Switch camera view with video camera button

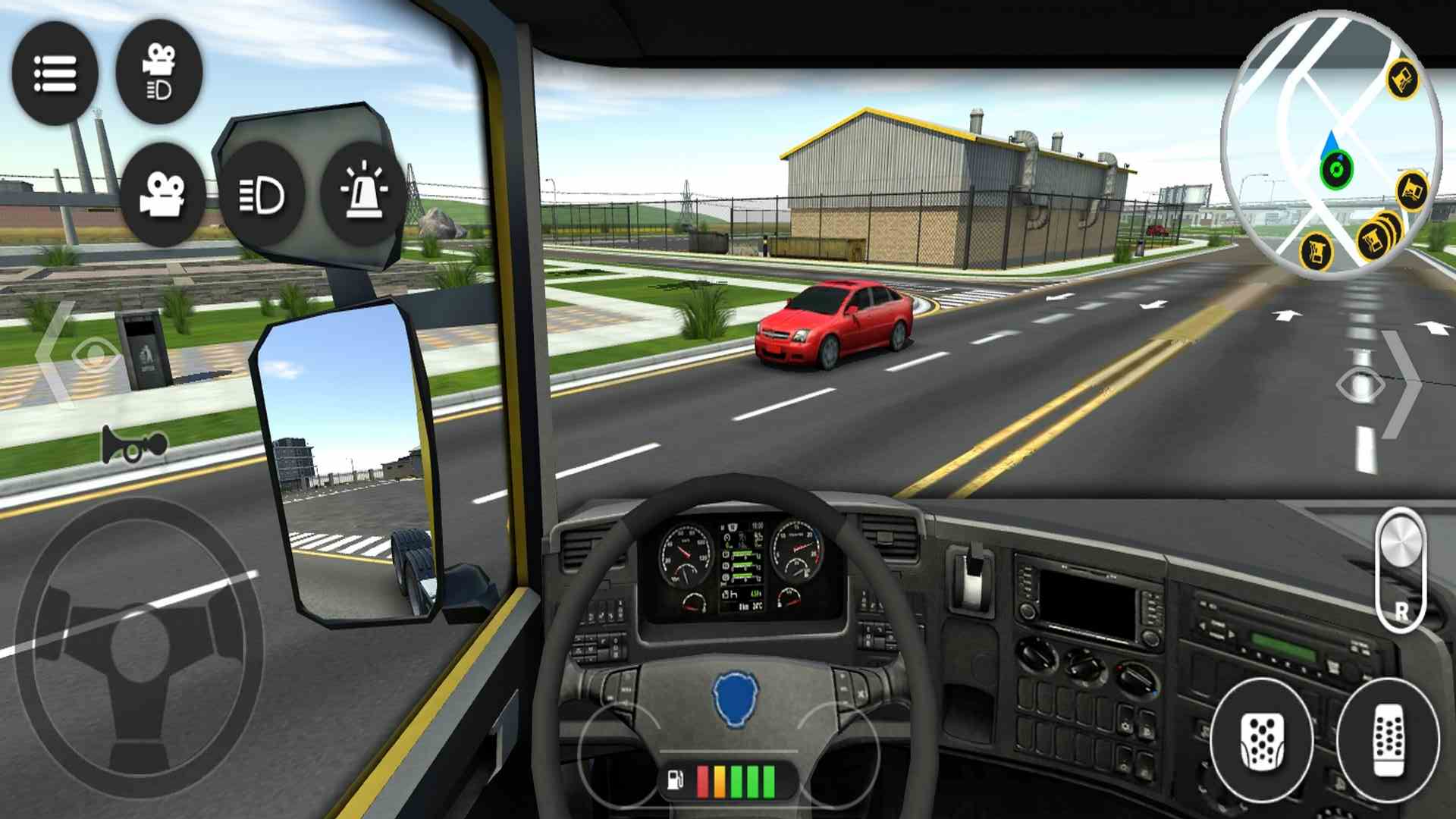pyautogui.click(x=162, y=194)
